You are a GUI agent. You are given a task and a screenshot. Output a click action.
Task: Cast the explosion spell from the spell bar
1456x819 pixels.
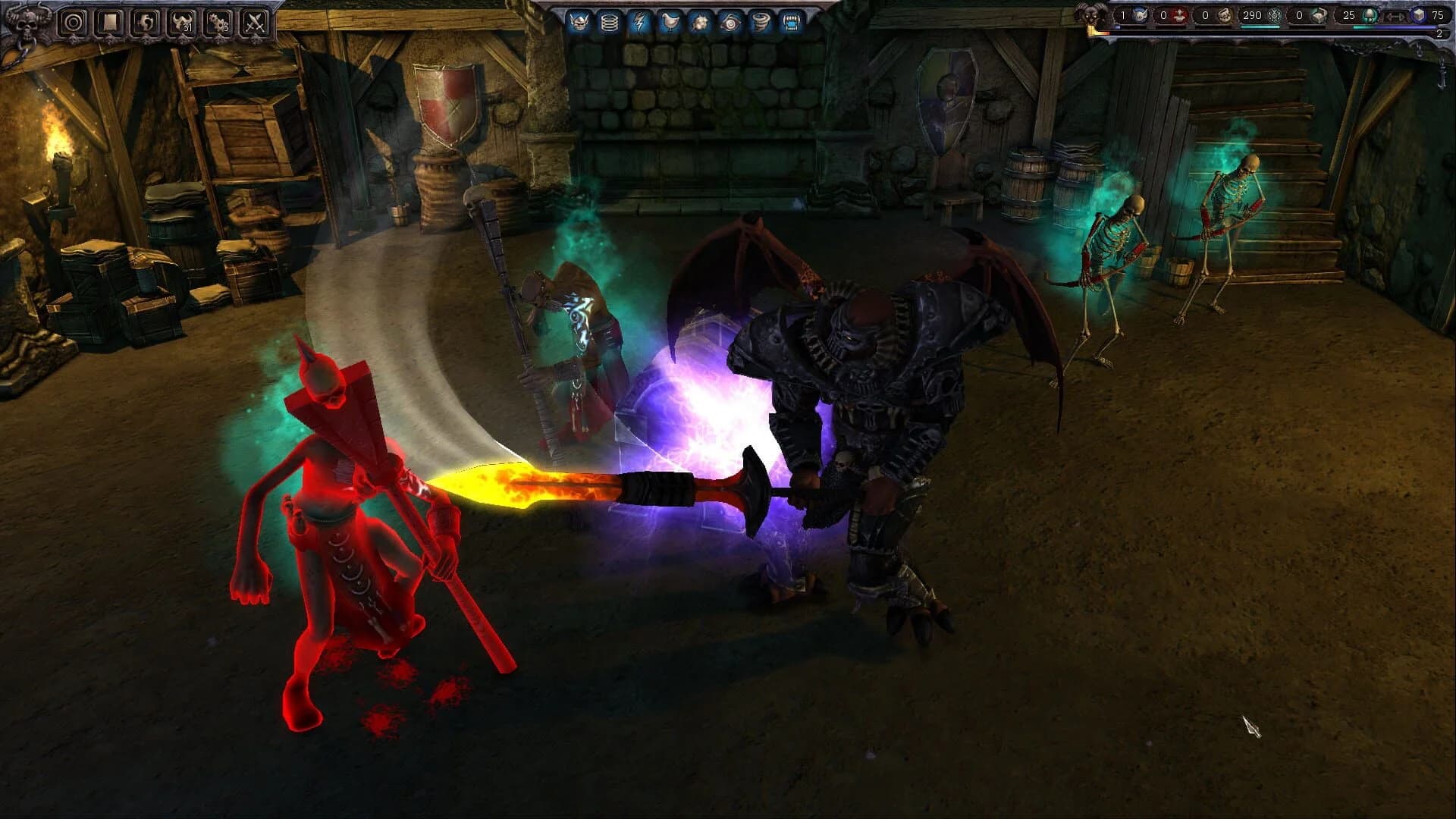701,22
